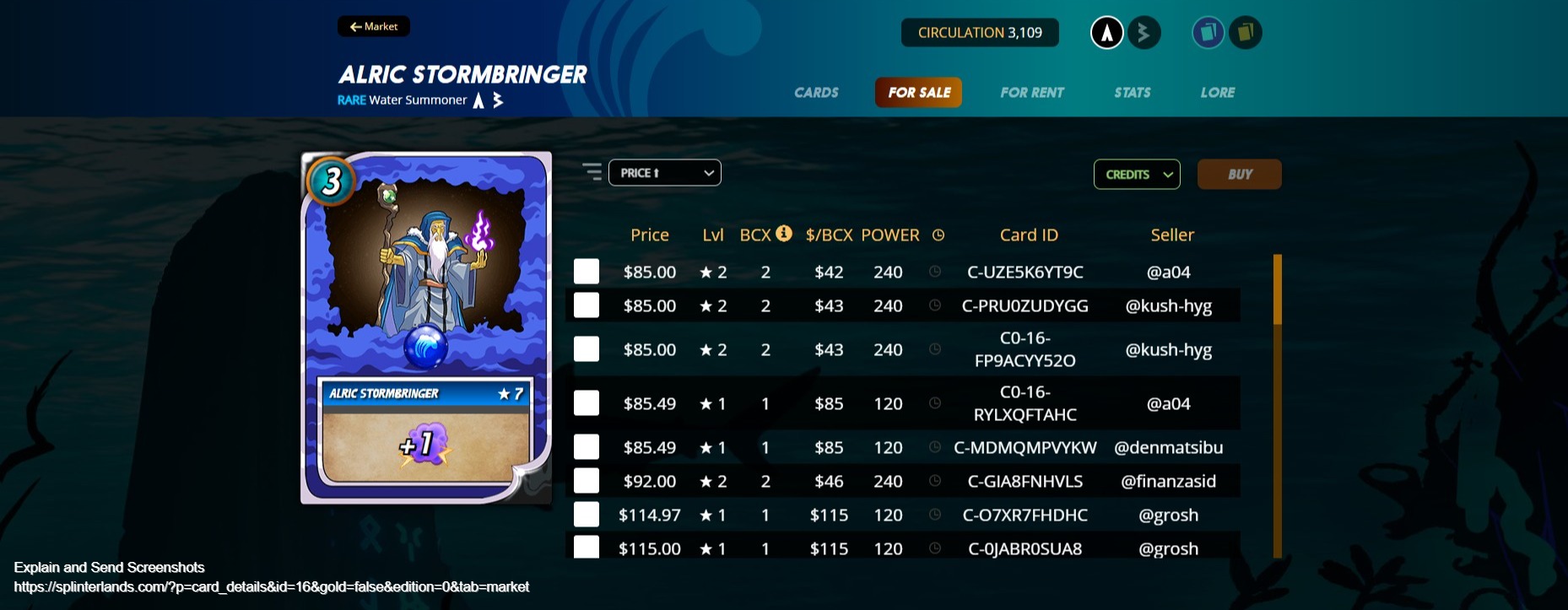Go back using the Market button
Image resolution: width=1568 pixels, height=610 pixels.
[x=374, y=26]
